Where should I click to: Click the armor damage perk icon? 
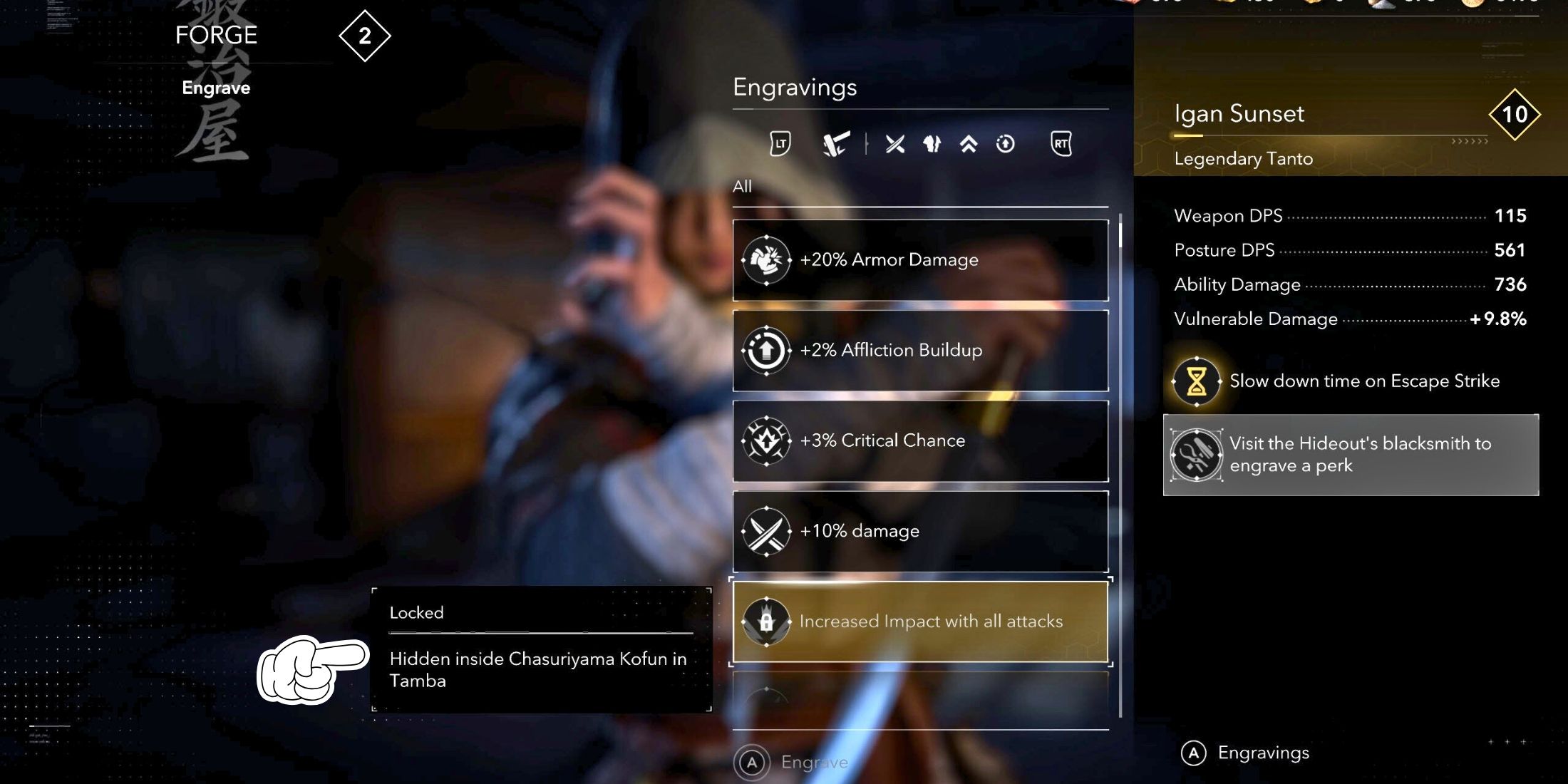pos(768,259)
